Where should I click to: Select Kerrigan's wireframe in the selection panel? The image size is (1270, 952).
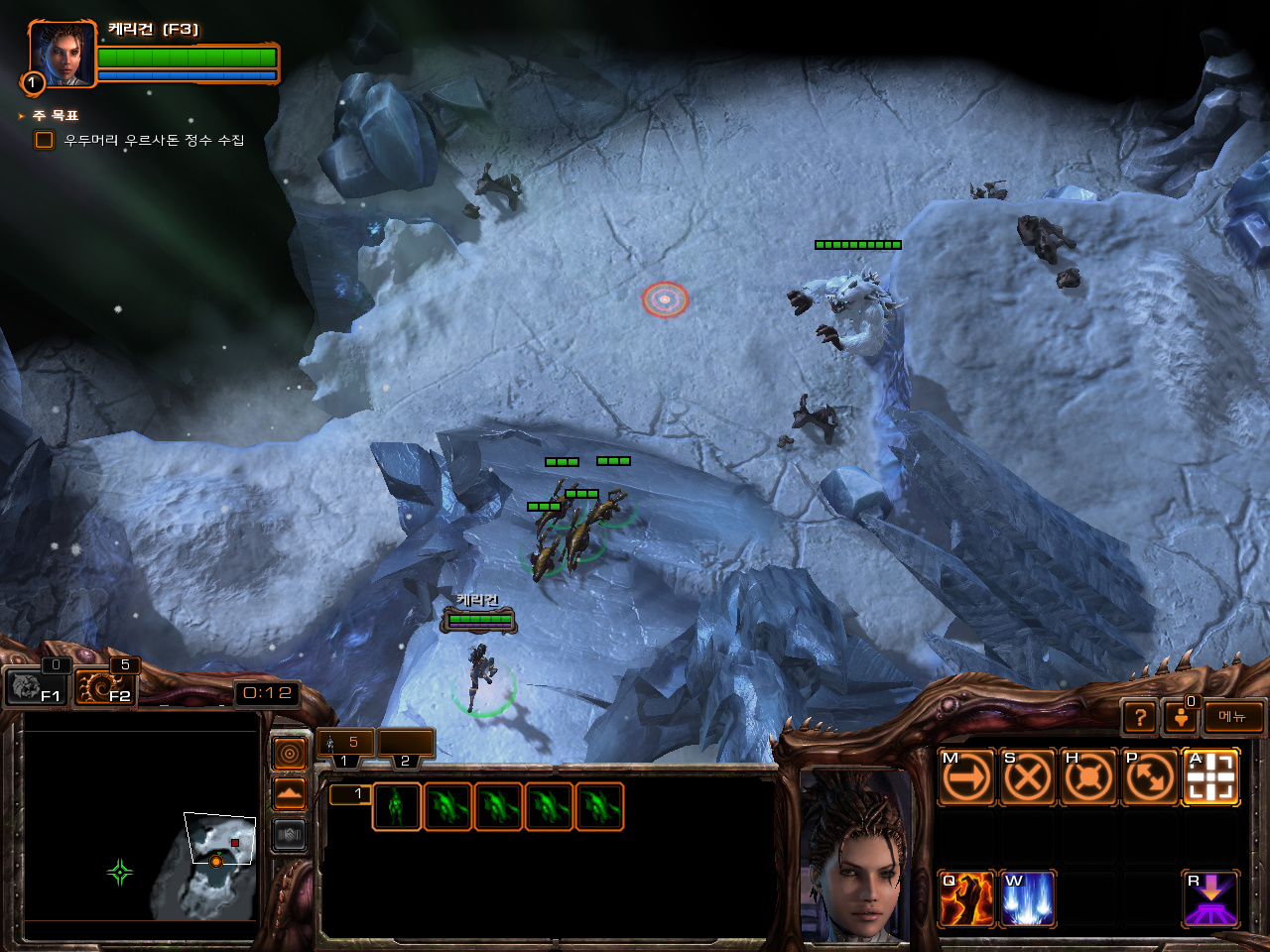396,806
